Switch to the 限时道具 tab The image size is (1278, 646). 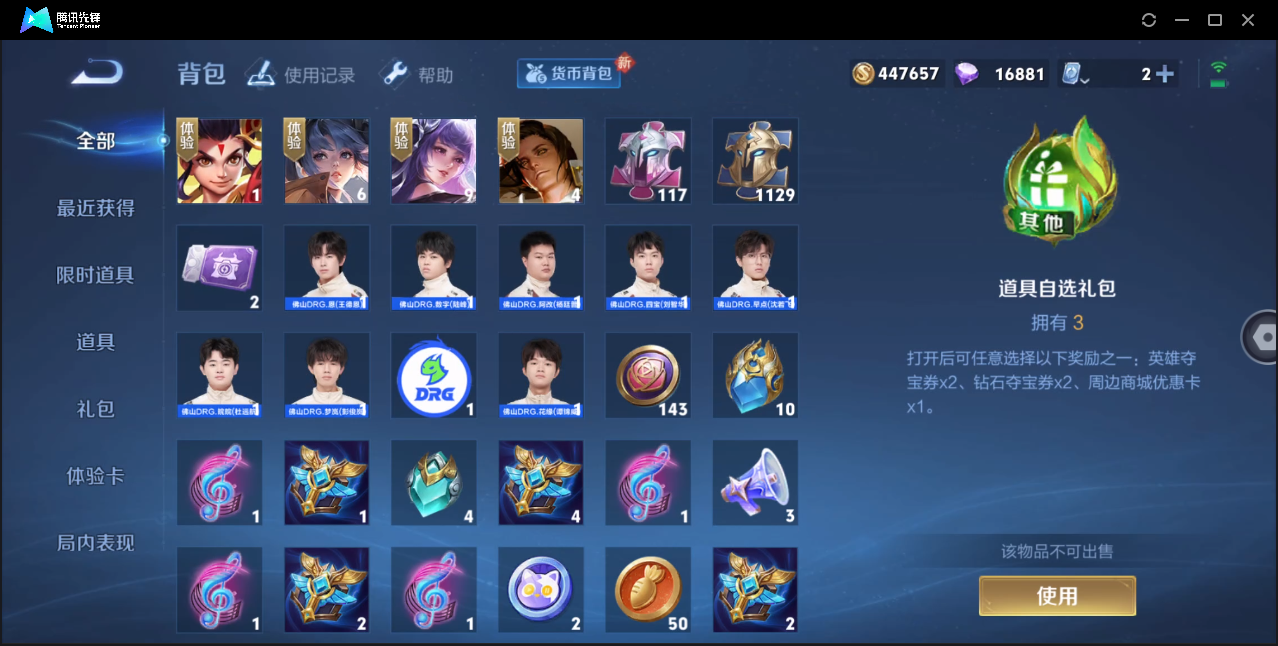[x=95, y=275]
